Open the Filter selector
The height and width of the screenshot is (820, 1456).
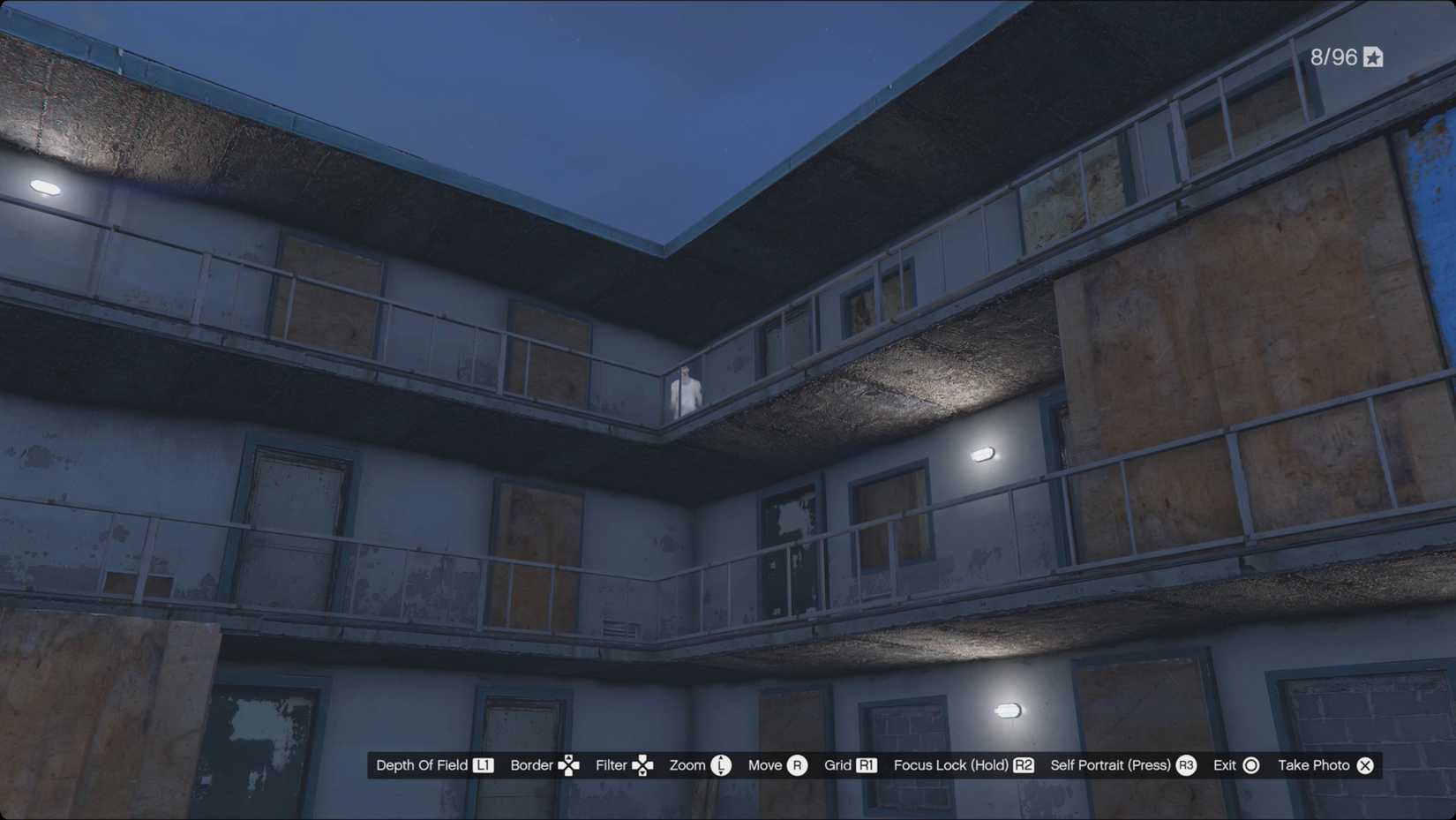(x=611, y=765)
